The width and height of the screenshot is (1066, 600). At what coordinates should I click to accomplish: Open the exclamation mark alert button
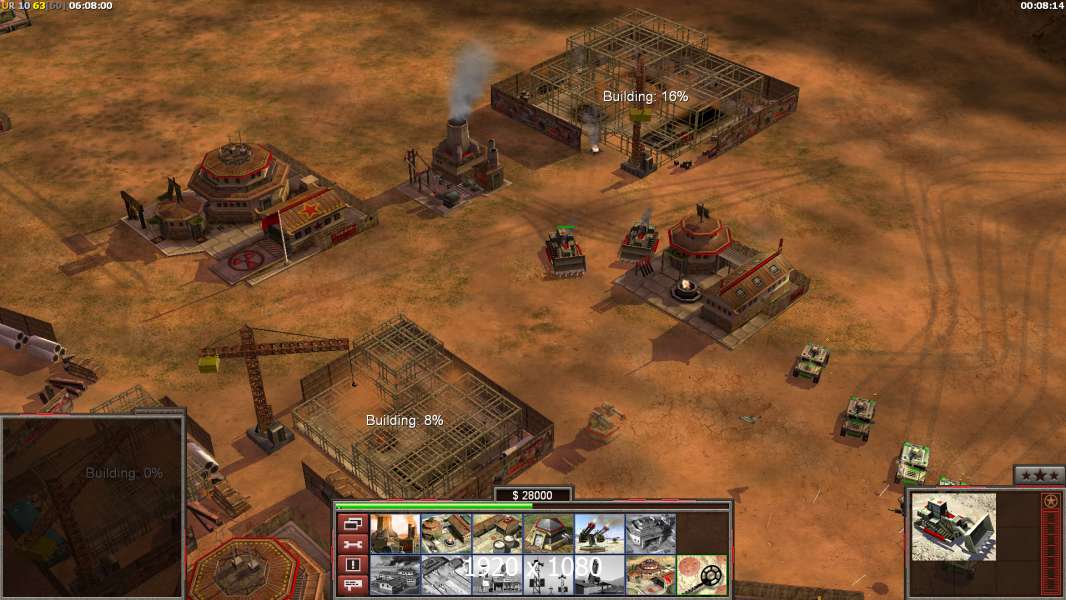(x=352, y=565)
